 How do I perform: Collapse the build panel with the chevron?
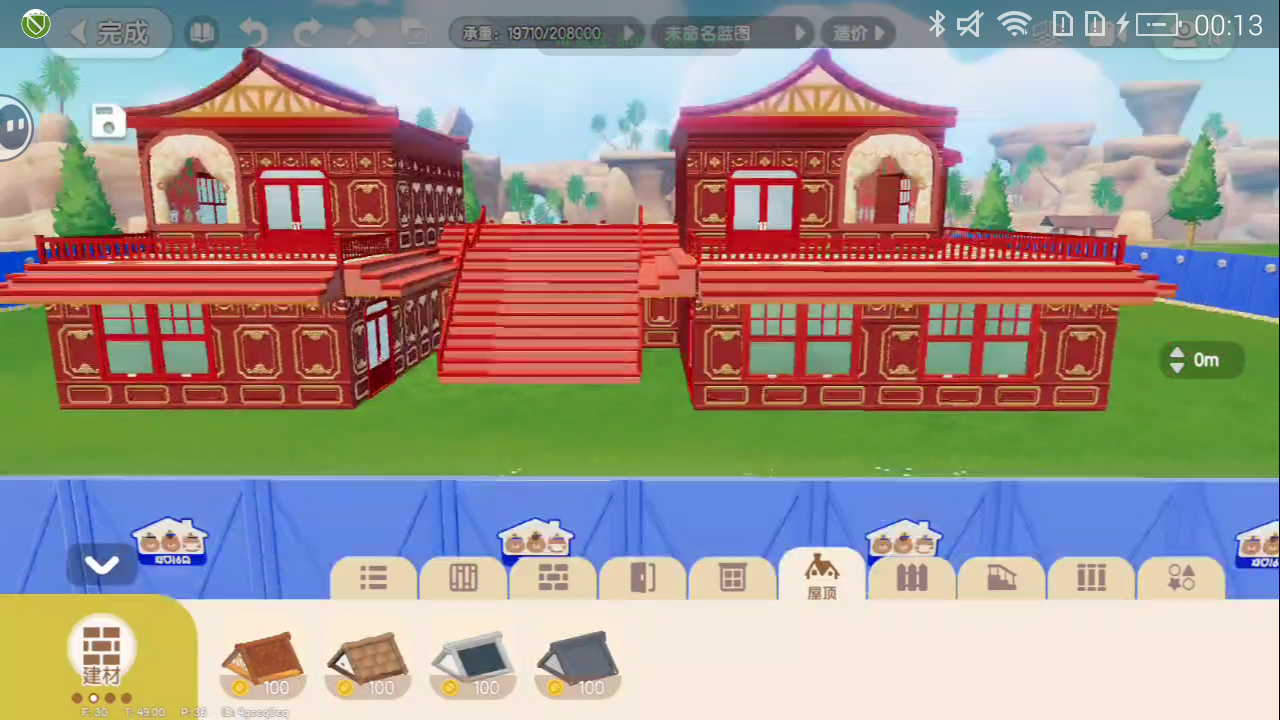tap(102, 565)
